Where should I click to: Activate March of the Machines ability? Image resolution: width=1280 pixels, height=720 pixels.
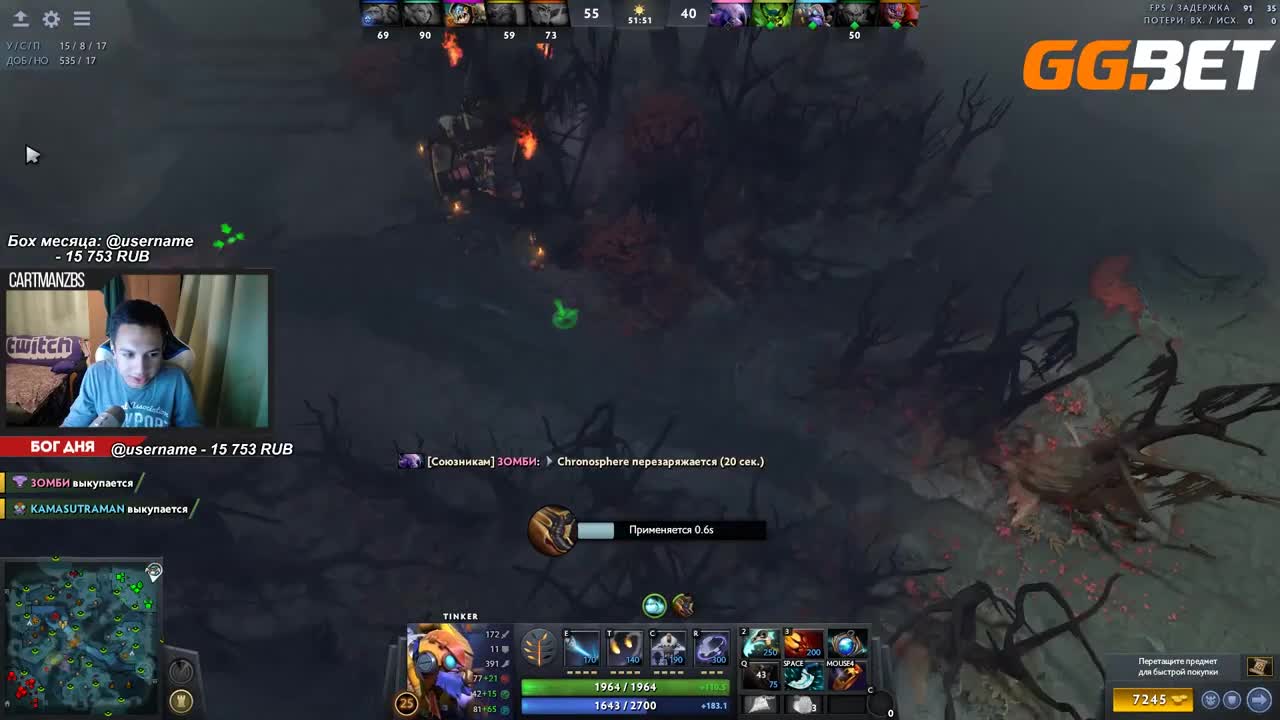pyautogui.click(x=668, y=649)
